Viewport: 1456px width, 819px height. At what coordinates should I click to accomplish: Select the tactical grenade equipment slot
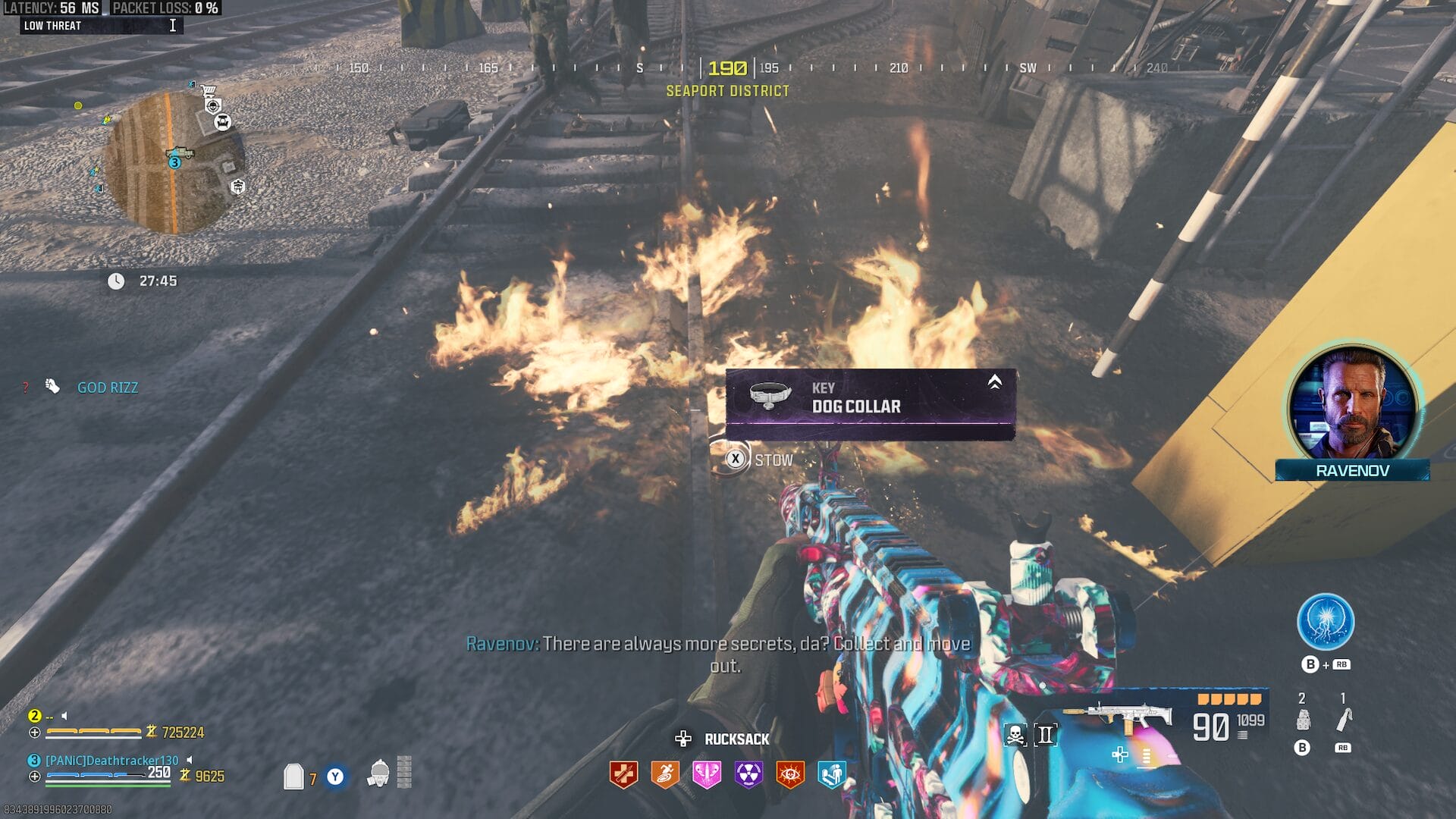point(1303,719)
